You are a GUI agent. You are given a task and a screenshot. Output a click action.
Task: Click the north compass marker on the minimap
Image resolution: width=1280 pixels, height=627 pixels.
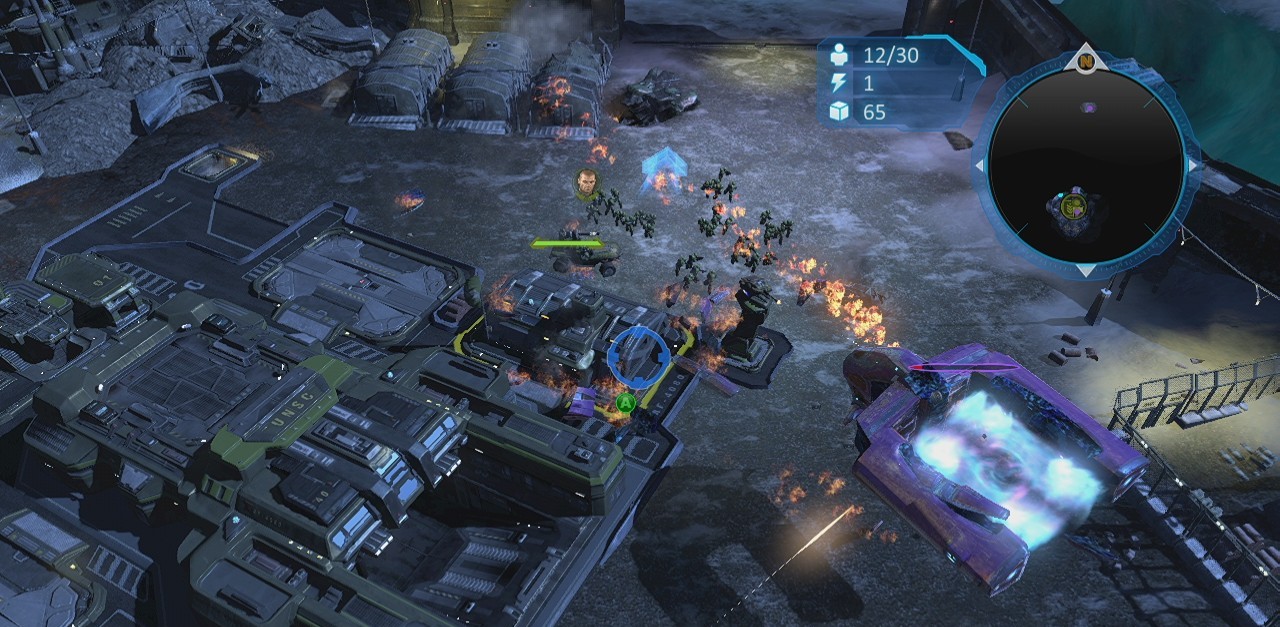click(1086, 62)
